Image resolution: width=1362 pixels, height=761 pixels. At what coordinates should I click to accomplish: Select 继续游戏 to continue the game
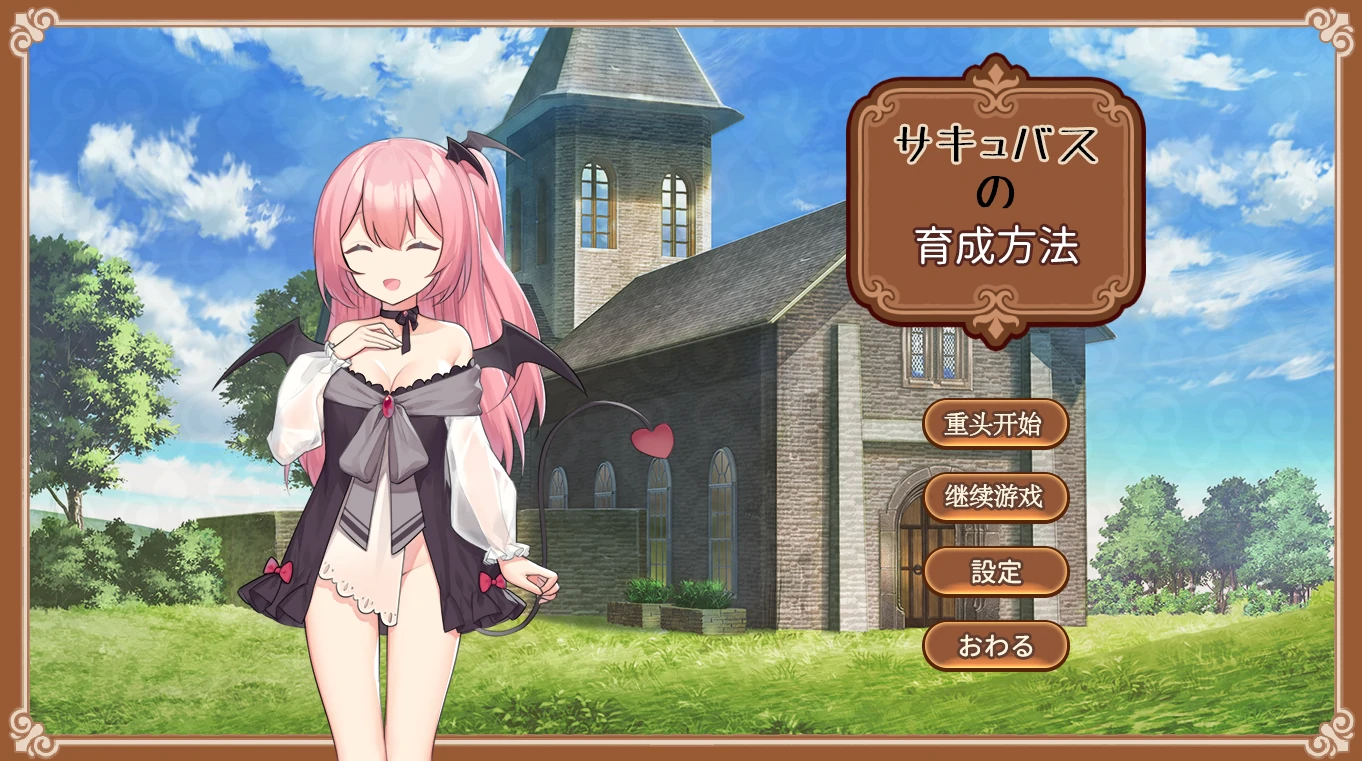click(x=997, y=496)
